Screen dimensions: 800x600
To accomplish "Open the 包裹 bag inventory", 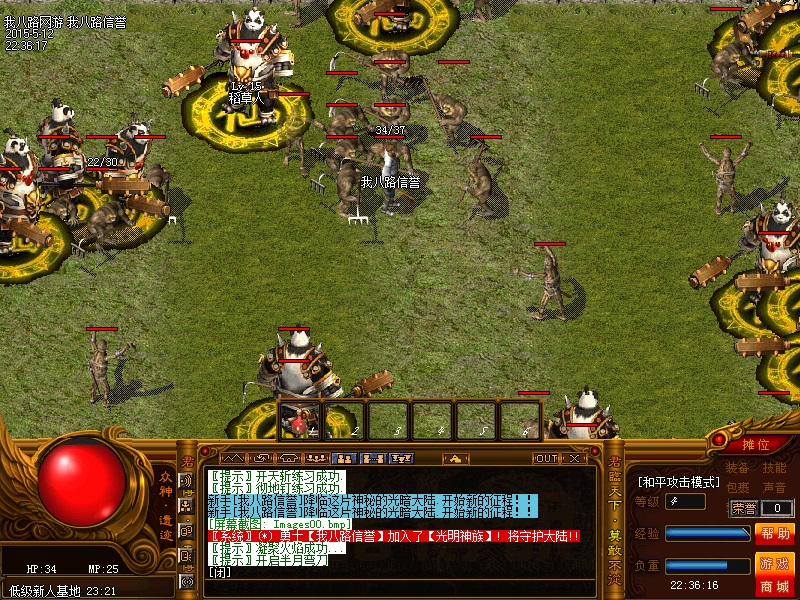I will tap(737, 487).
